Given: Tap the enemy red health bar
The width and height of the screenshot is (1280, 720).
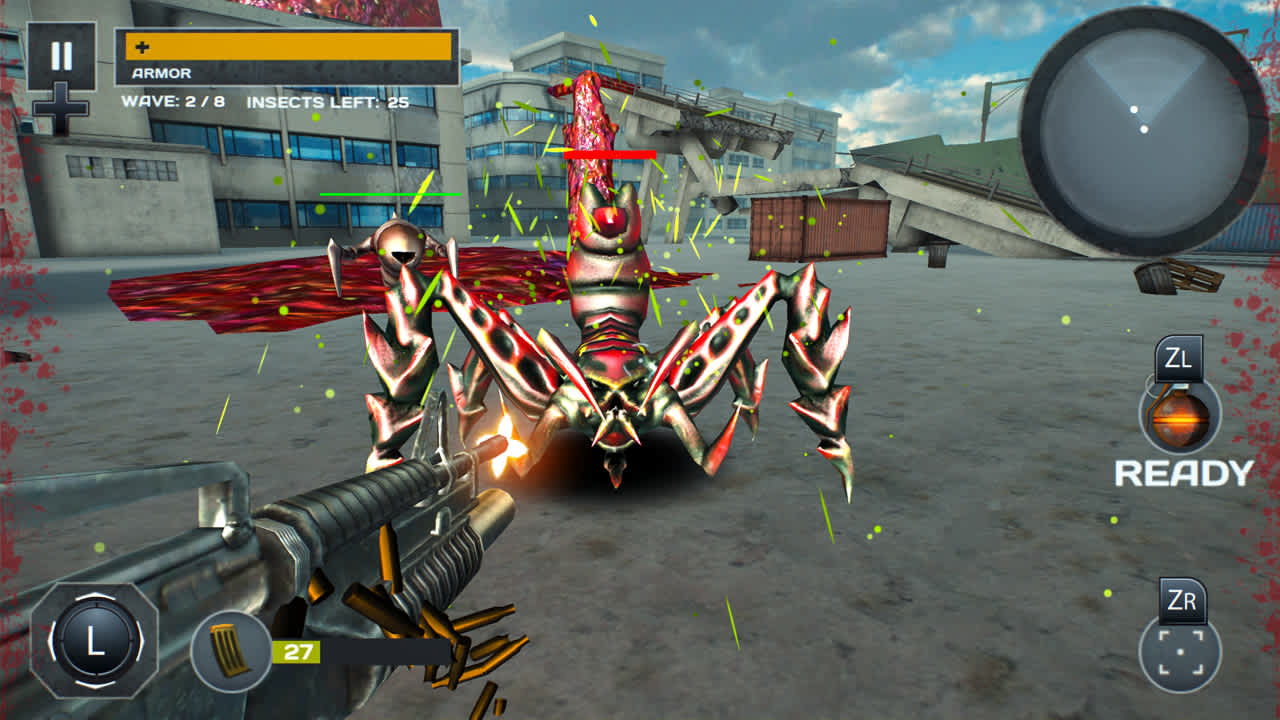Looking at the screenshot, I should click(608, 153).
